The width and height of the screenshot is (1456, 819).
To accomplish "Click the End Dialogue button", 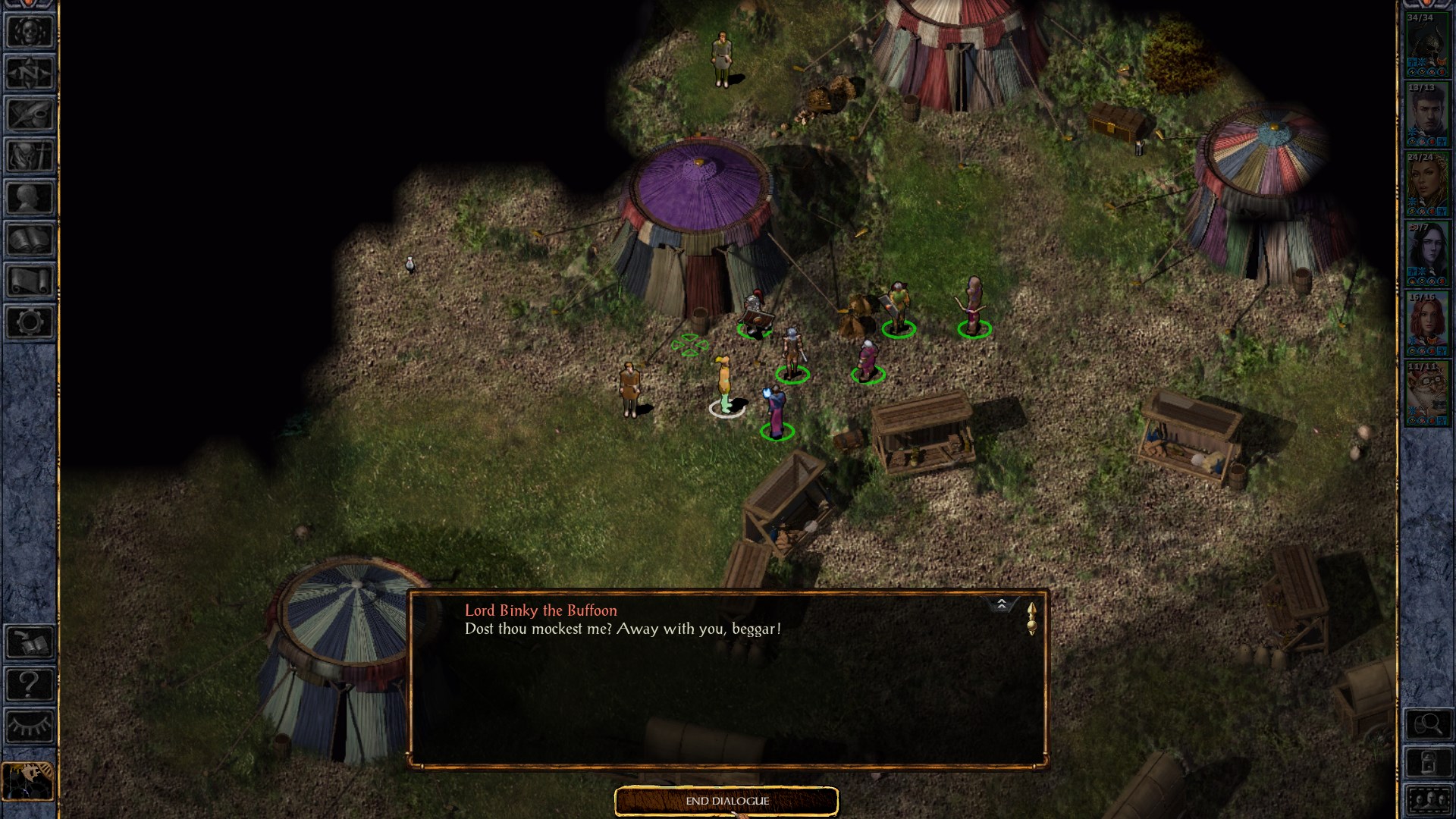I will point(726,801).
